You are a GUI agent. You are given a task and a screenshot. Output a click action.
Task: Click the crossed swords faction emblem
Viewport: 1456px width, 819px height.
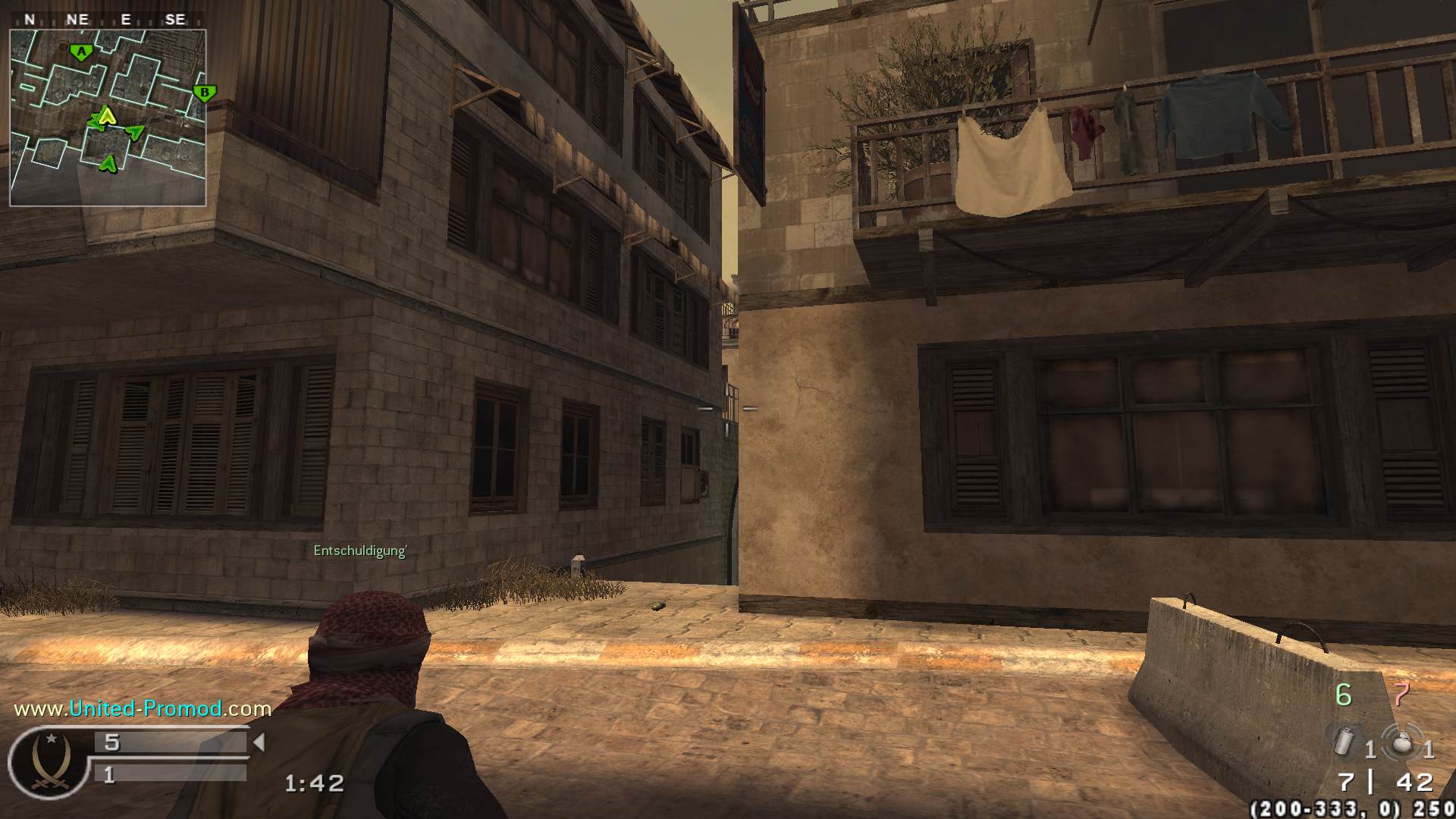point(50,764)
